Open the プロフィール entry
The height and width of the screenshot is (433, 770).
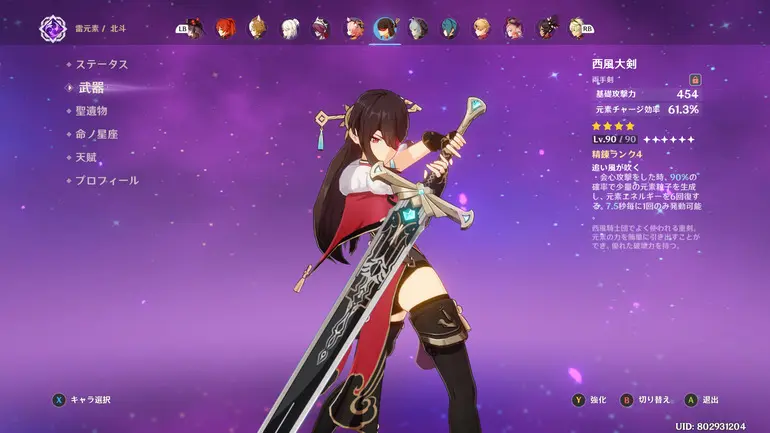tap(107, 180)
